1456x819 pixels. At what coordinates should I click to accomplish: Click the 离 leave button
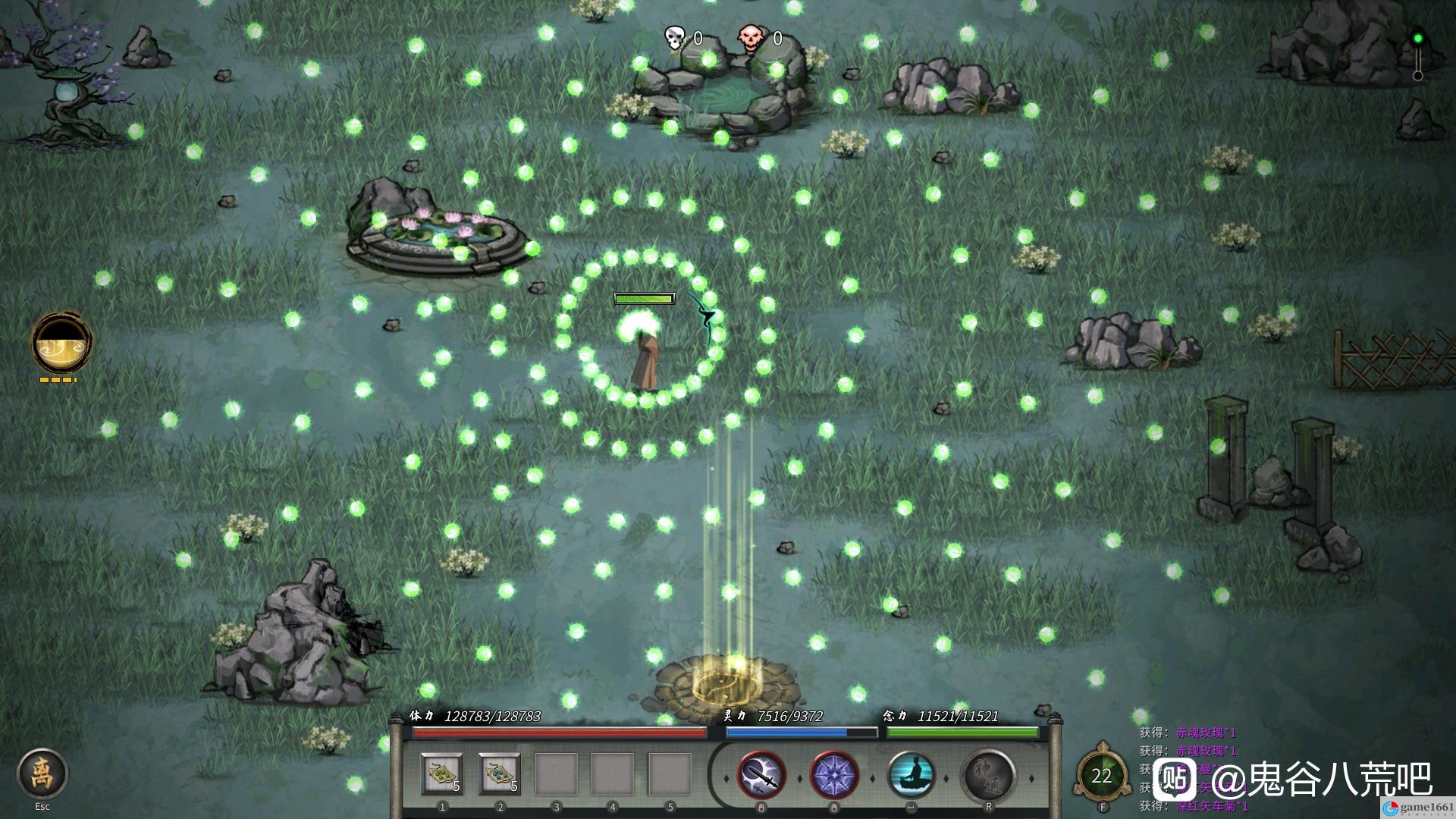tap(42, 774)
